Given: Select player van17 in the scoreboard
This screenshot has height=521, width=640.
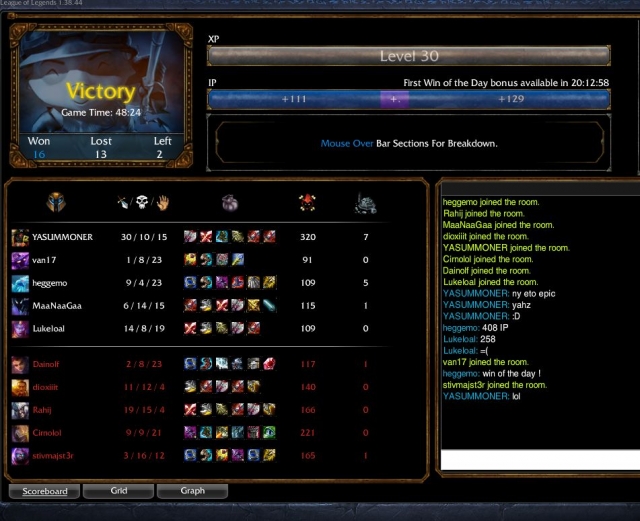Looking at the screenshot, I should (x=45, y=260).
